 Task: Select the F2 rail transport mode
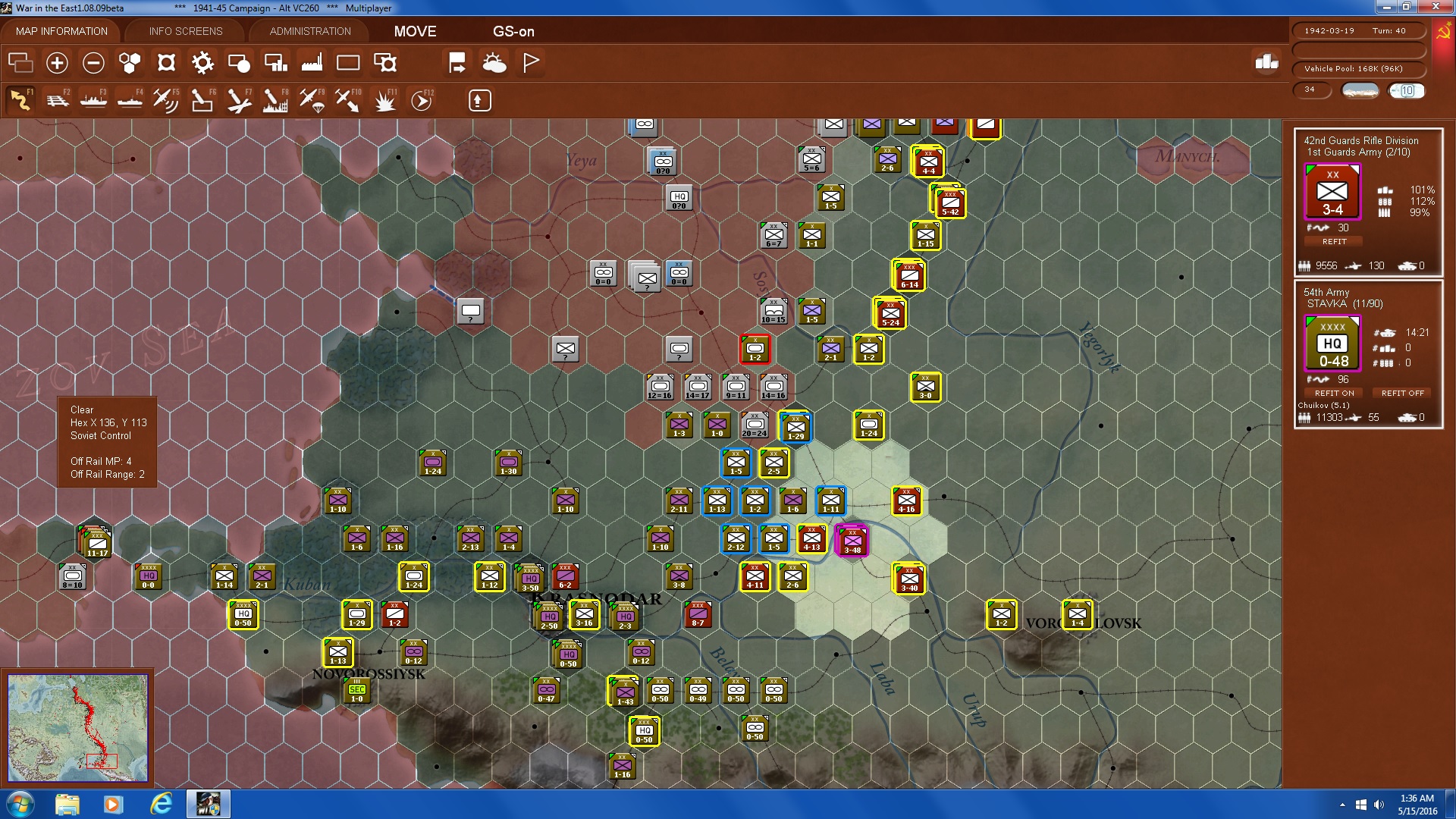[x=58, y=99]
